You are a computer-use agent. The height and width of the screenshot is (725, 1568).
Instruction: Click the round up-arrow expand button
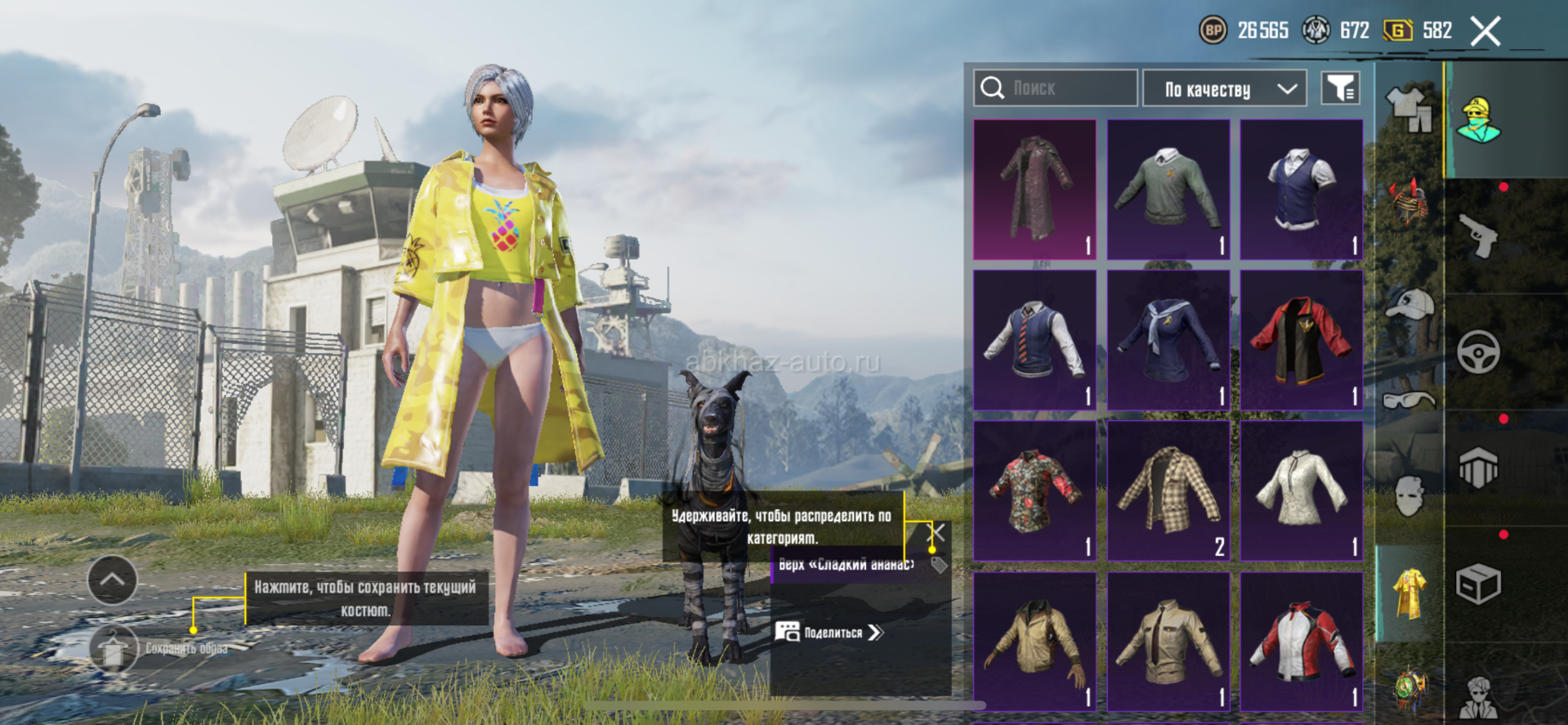112,580
